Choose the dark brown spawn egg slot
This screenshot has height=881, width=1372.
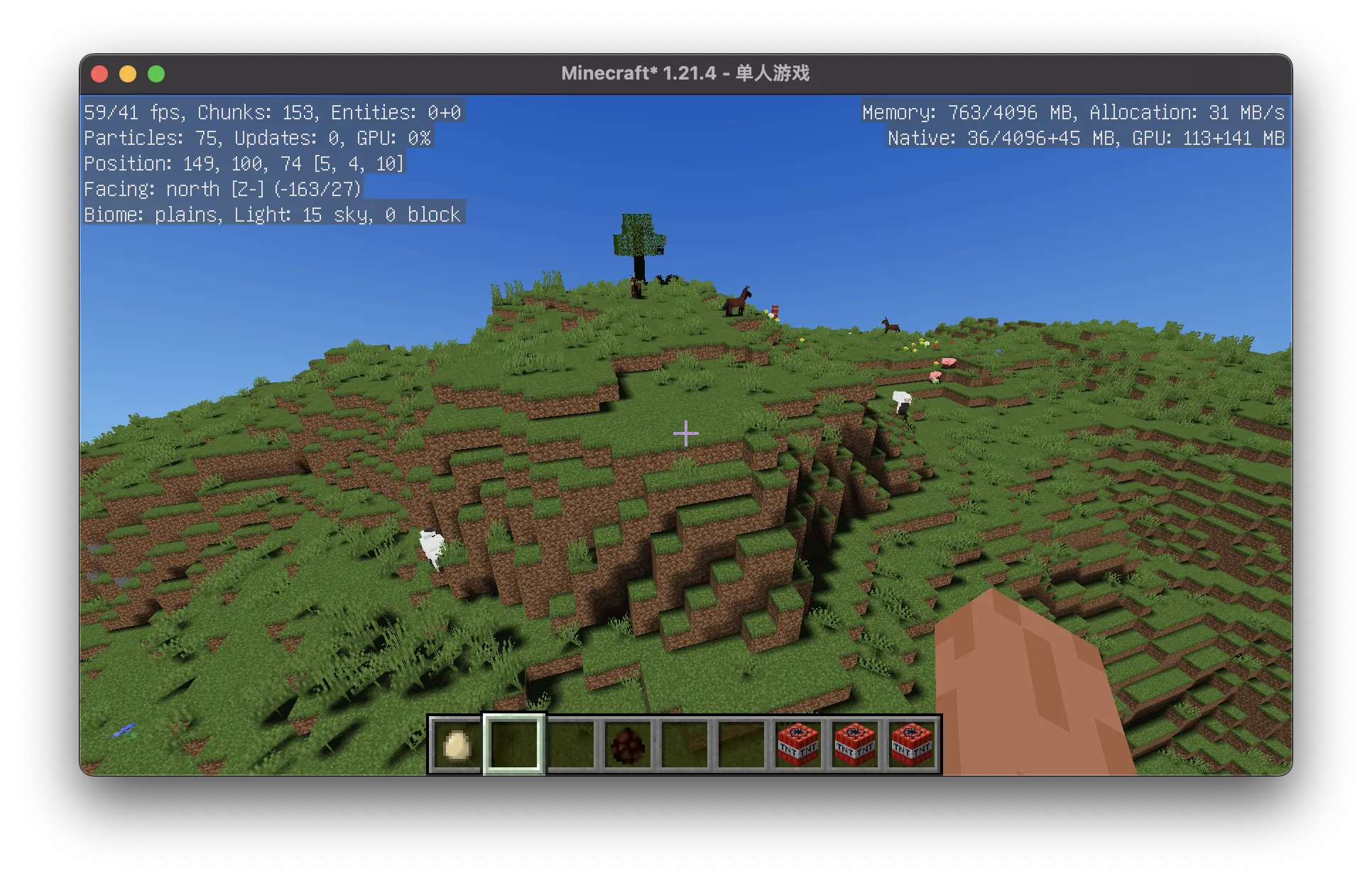click(627, 745)
